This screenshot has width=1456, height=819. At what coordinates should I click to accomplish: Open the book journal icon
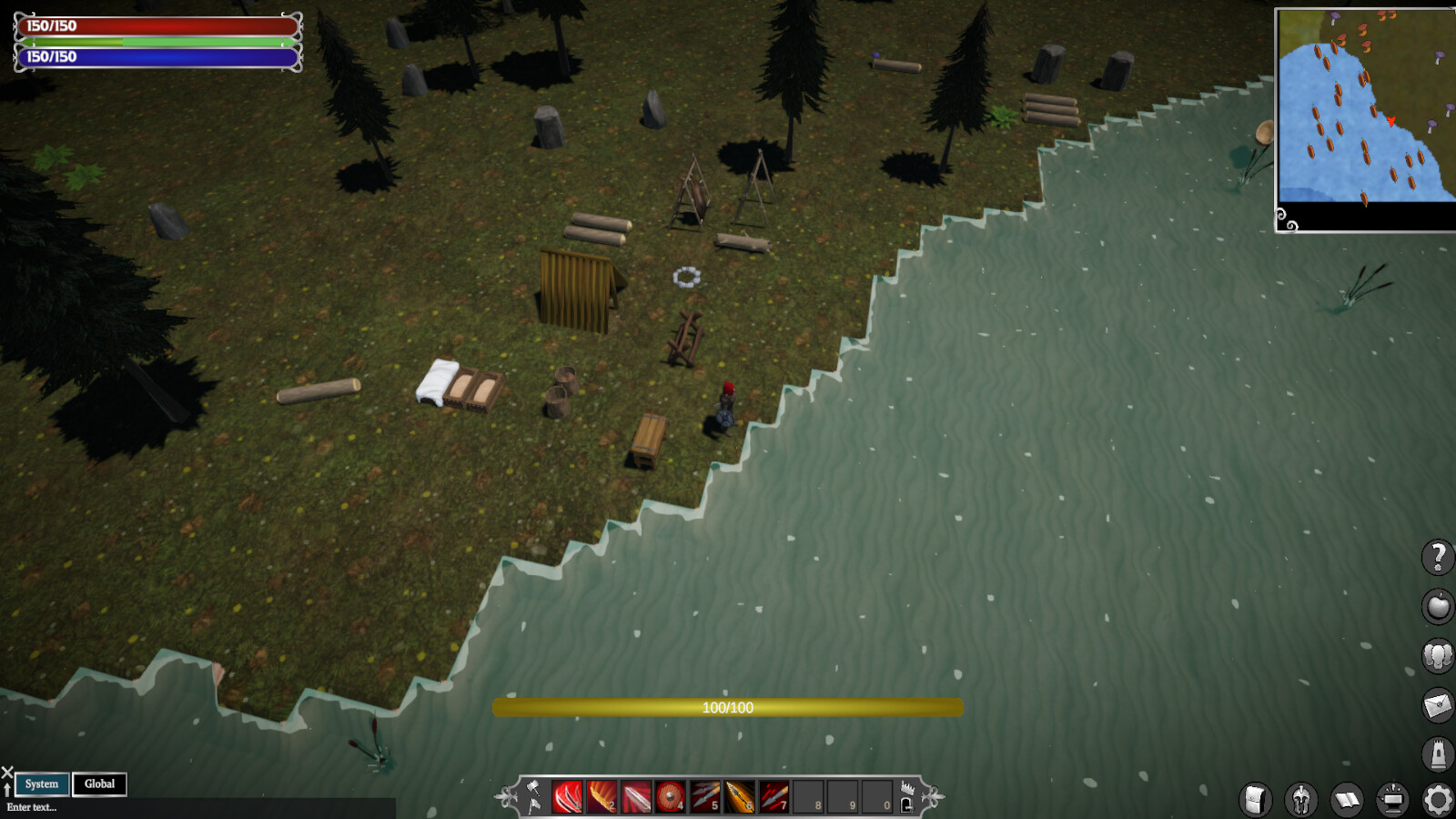coord(1346,800)
